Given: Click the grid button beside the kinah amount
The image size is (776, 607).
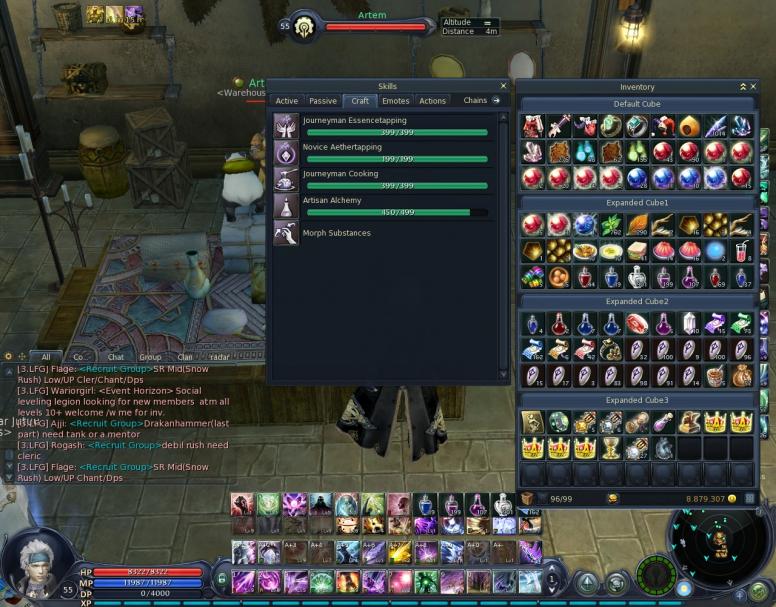Looking at the screenshot, I should point(750,498).
